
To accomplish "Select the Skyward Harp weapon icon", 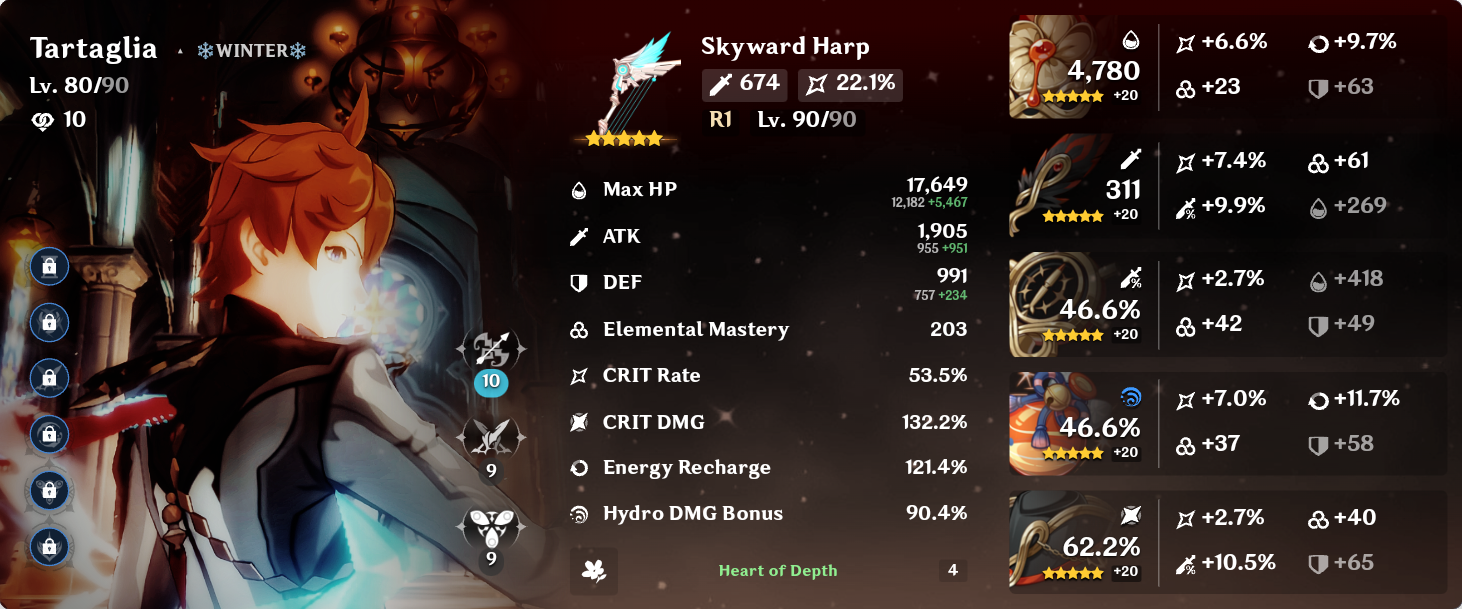I will coord(625,88).
